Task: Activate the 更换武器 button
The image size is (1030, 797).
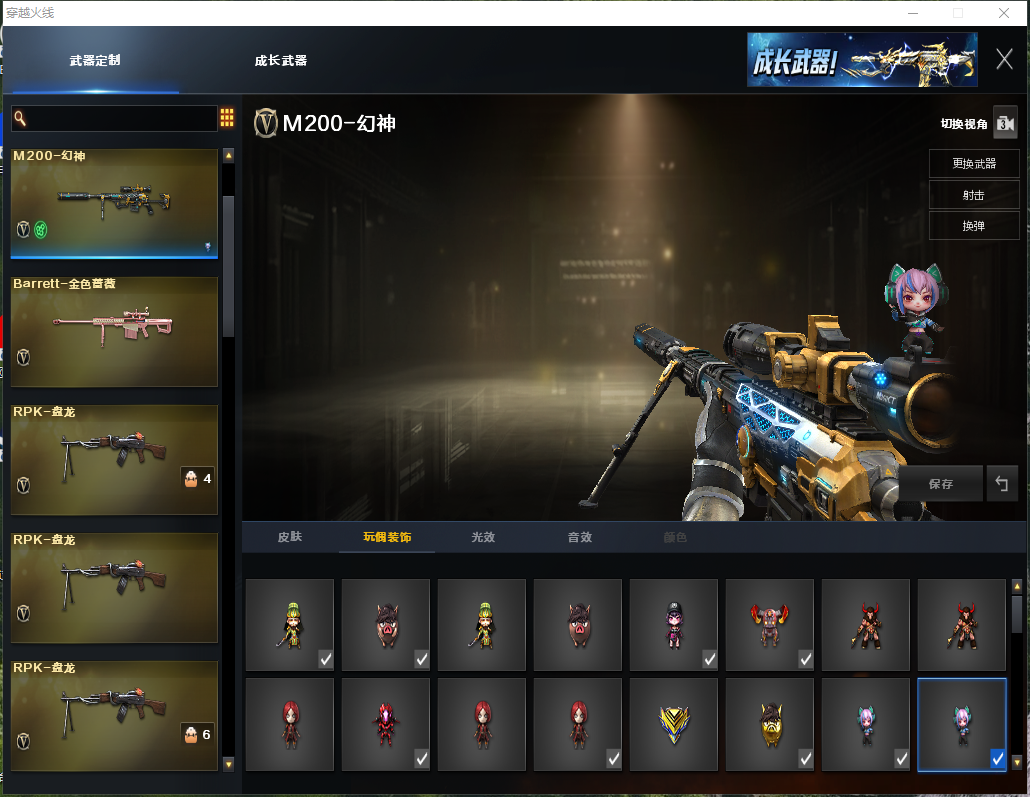Action: [x=973, y=164]
